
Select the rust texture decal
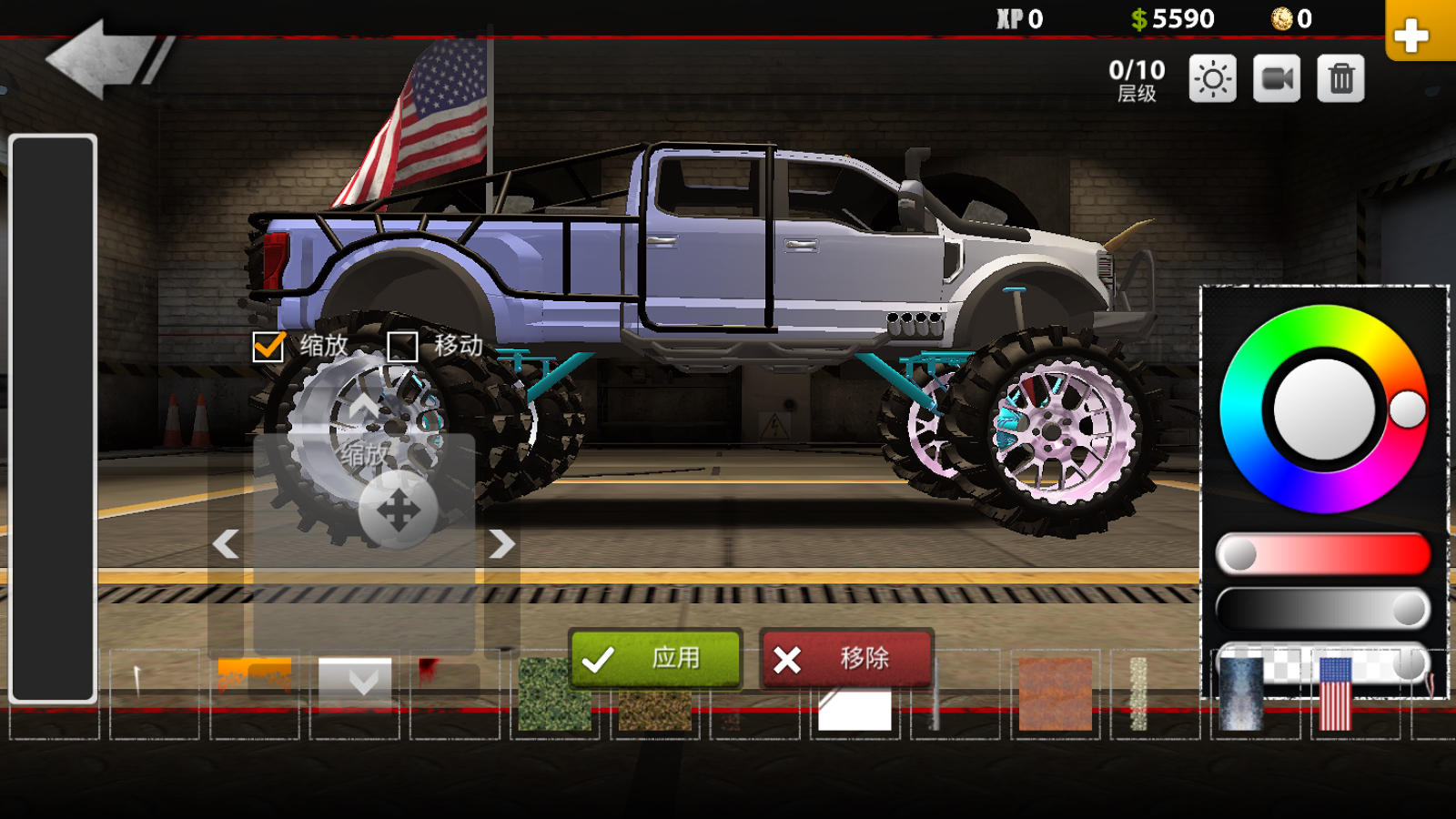pyautogui.click(x=1055, y=693)
